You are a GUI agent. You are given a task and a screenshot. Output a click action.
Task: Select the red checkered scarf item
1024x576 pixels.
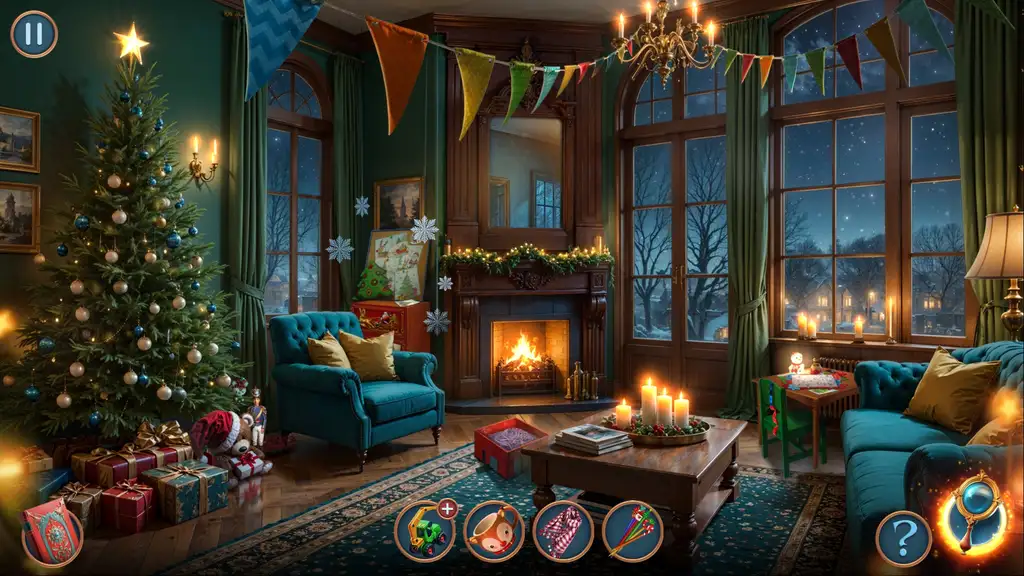(x=563, y=531)
